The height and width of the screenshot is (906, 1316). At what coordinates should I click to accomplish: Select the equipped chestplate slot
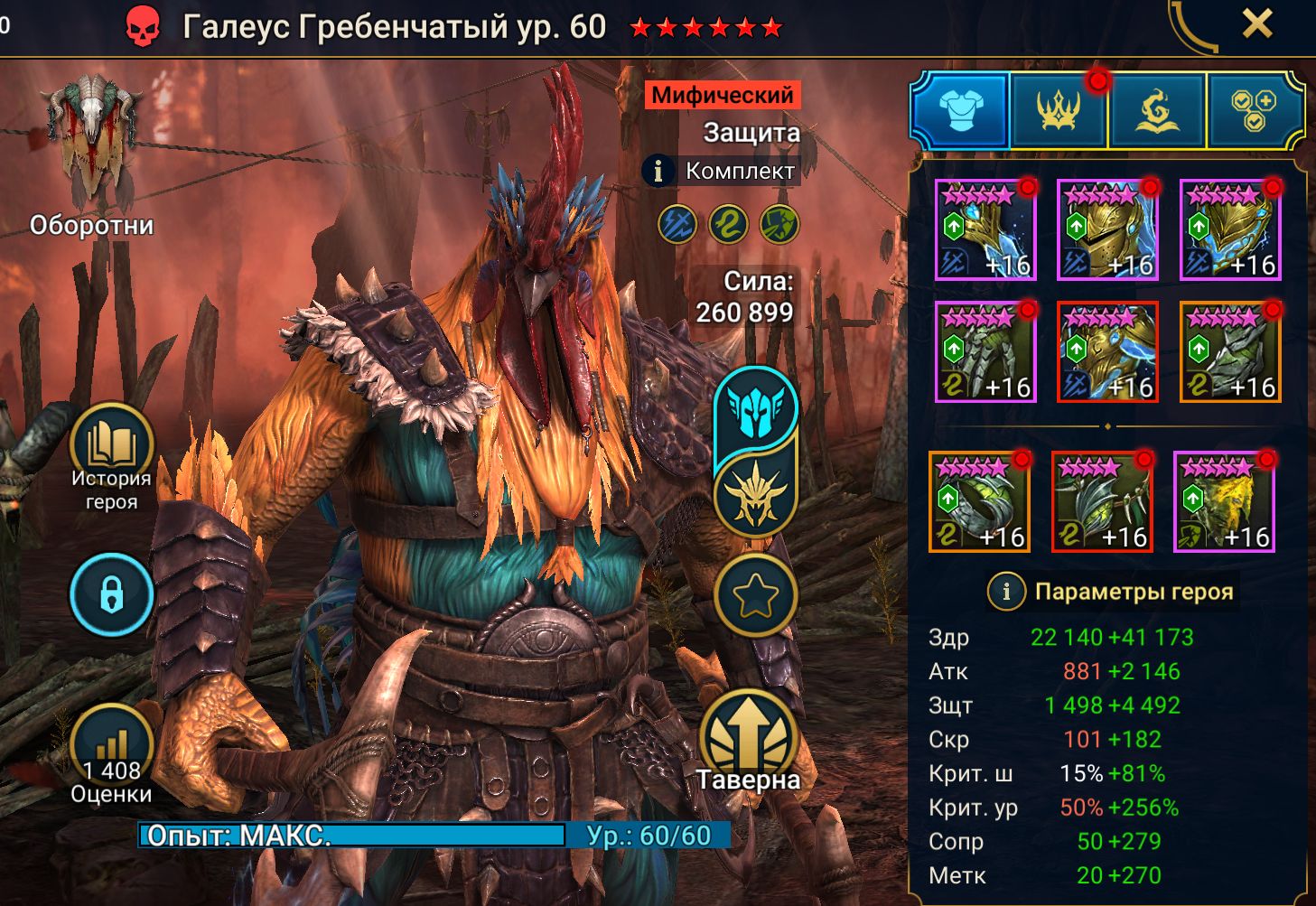(x=1108, y=352)
